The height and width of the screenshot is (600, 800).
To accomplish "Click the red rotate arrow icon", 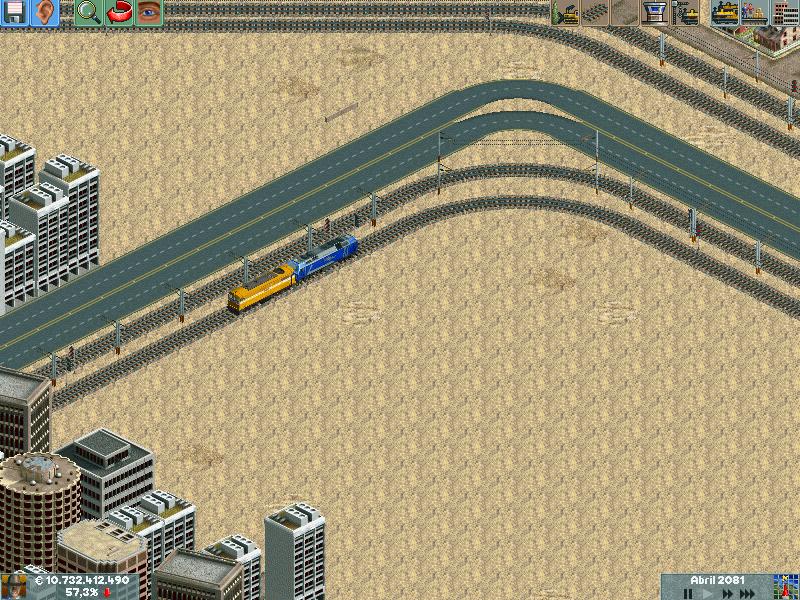I will (119, 12).
